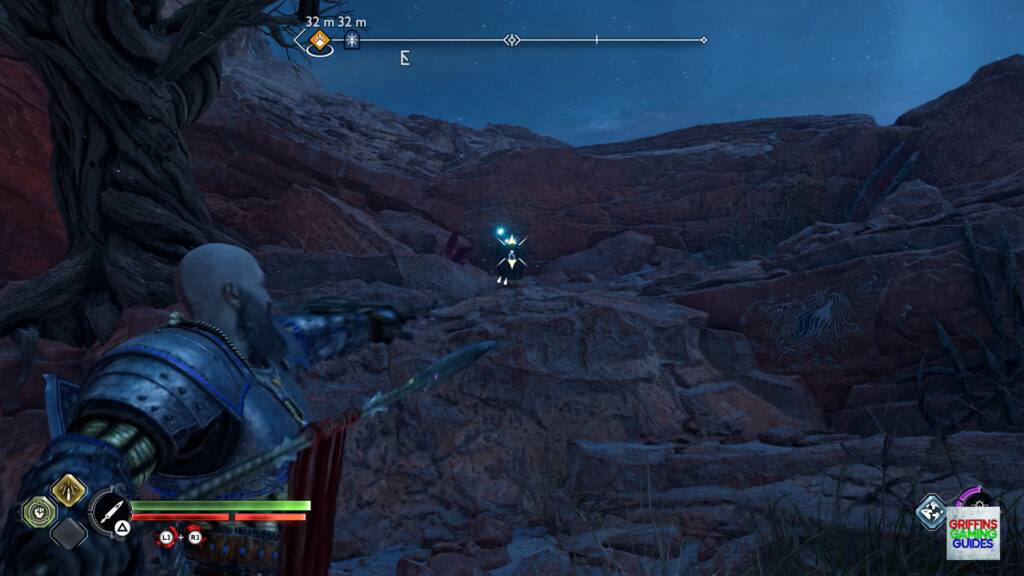Select the orange paw quest marker on the compass
Viewport: 1024px width, 576px height.
[x=320, y=40]
